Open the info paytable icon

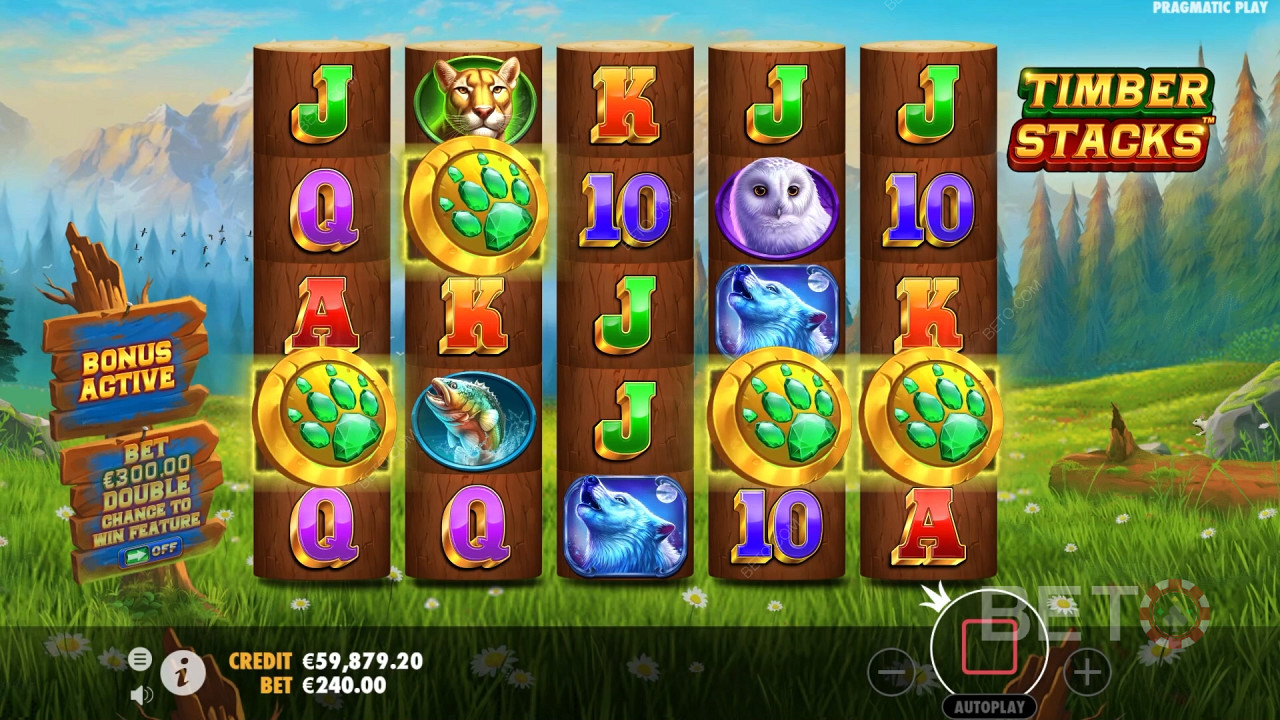click(183, 673)
